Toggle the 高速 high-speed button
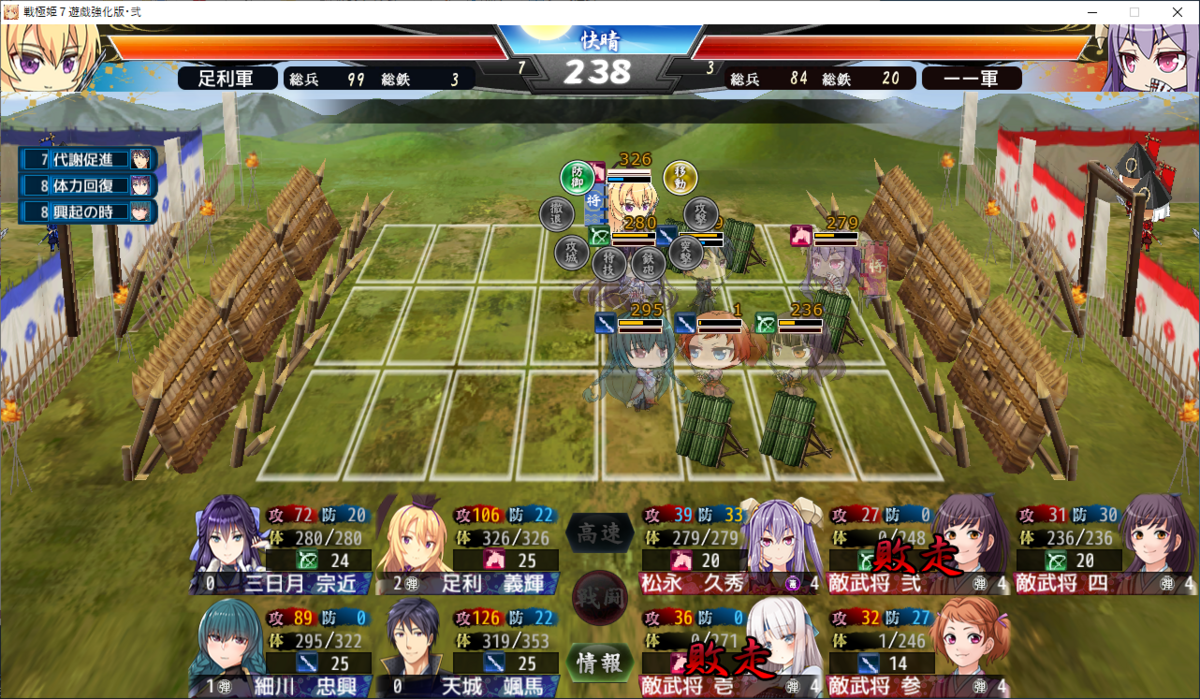The image size is (1200, 699). [600, 534]
